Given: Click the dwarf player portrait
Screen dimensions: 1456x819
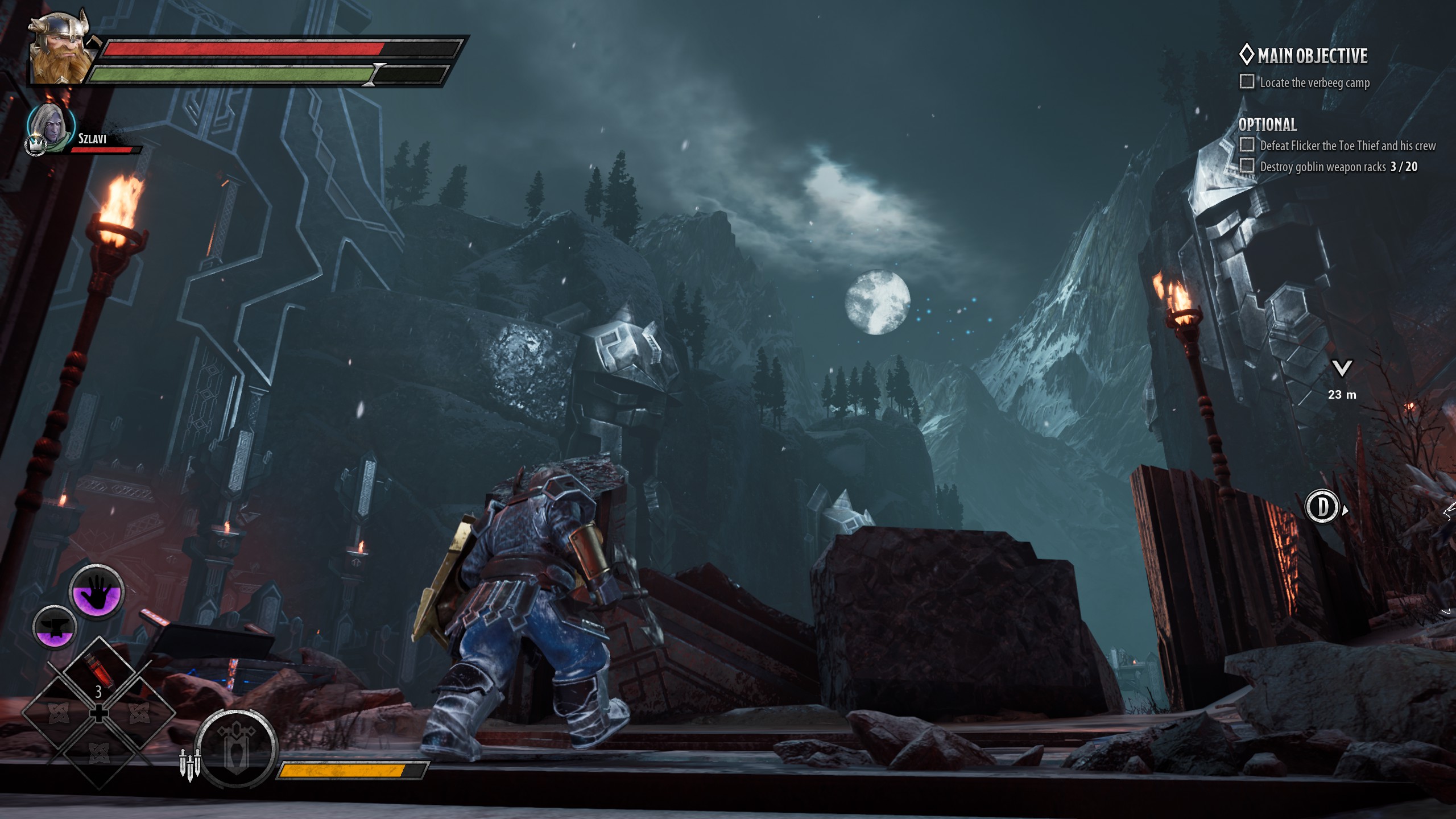Looking at the screenshot, I should pos(60,50).
